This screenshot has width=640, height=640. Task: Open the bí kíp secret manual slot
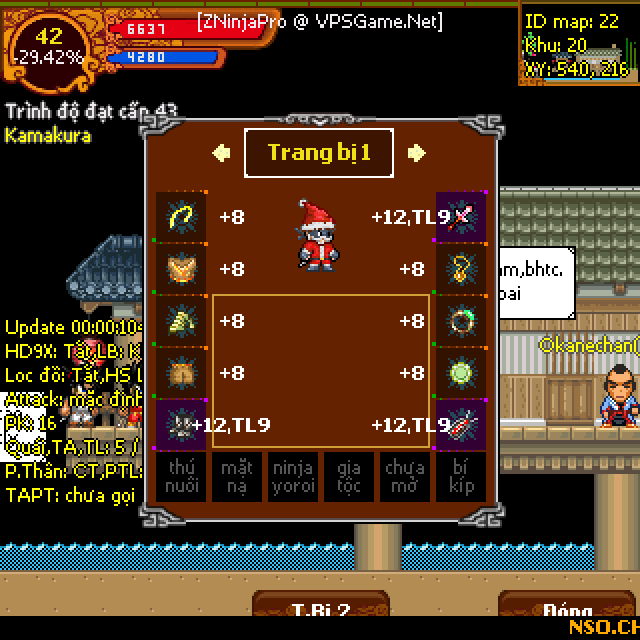coord(460,476)
